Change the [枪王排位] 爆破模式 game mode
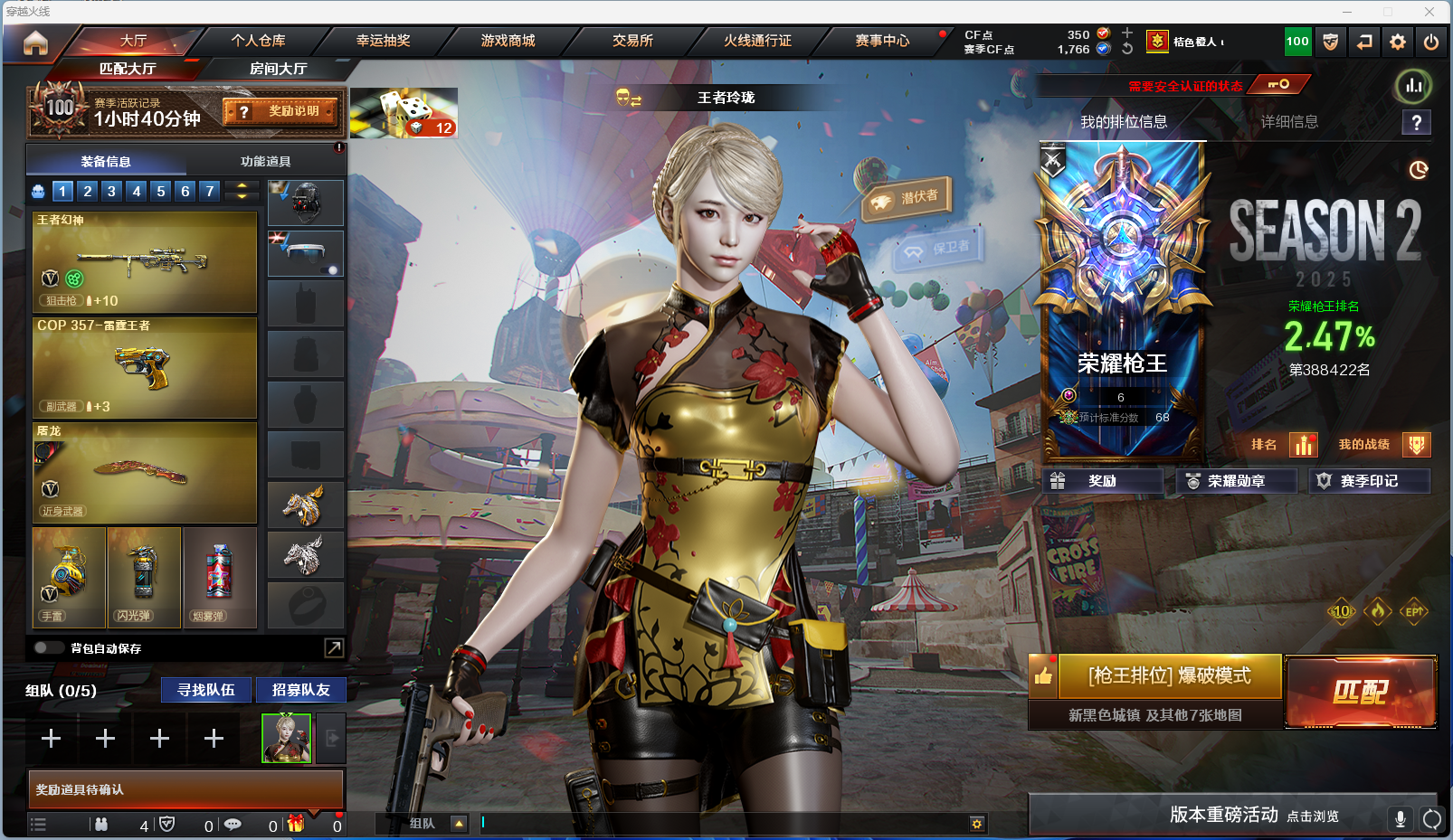The width and height of the screenshot is (1453, 840). coord(1169,676)
